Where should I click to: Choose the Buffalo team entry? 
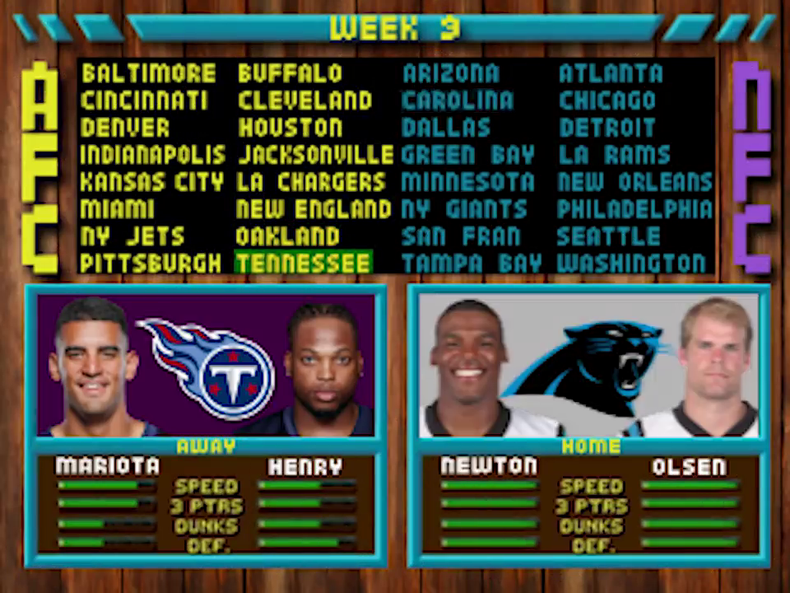(x=290, y=74)
